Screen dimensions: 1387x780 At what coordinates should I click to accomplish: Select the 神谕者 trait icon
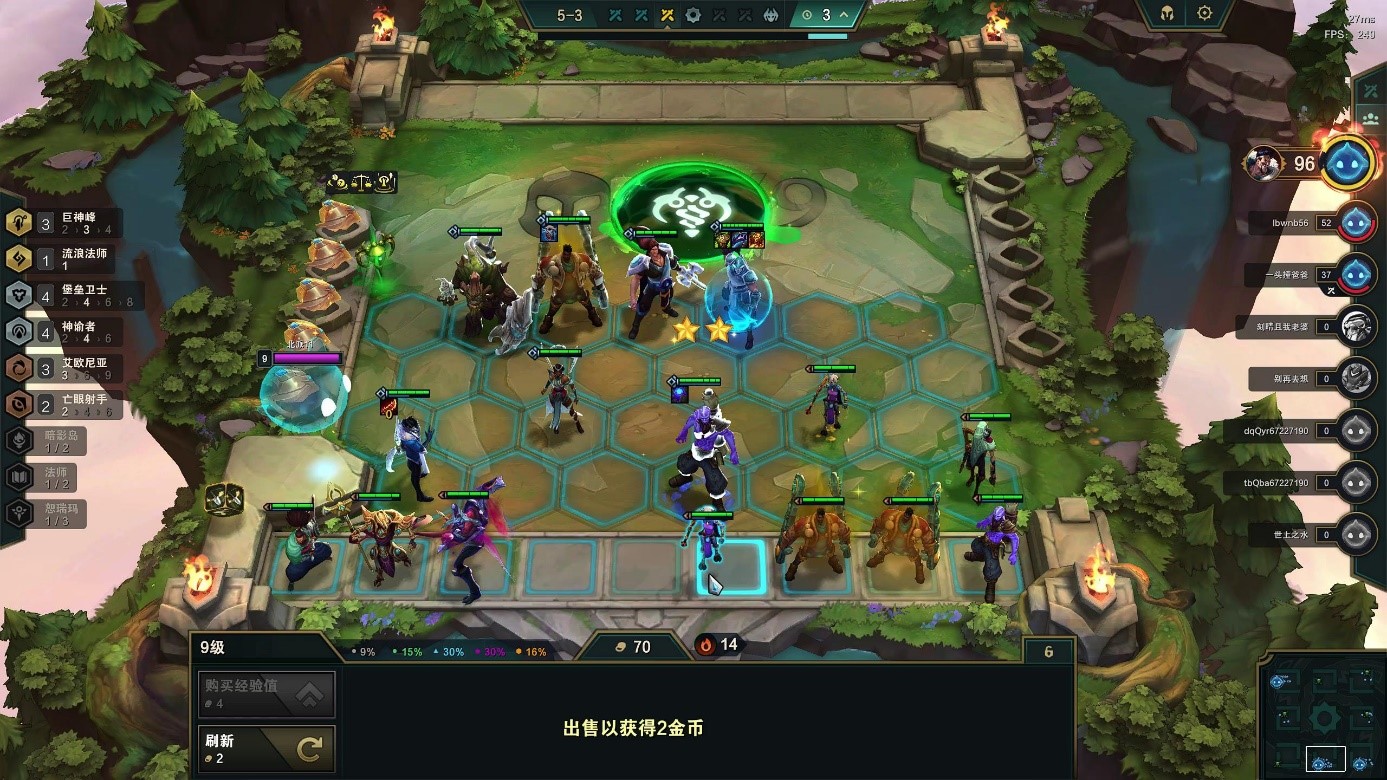coord(20,331)
